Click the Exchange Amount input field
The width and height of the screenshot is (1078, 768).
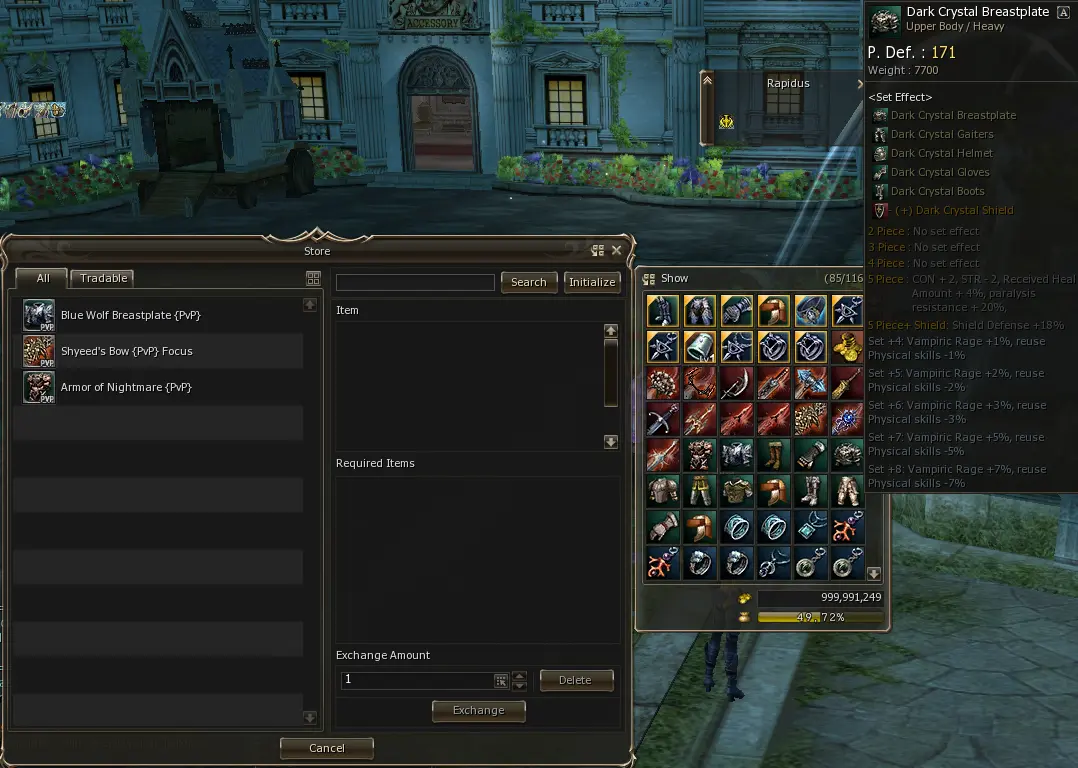416,680
